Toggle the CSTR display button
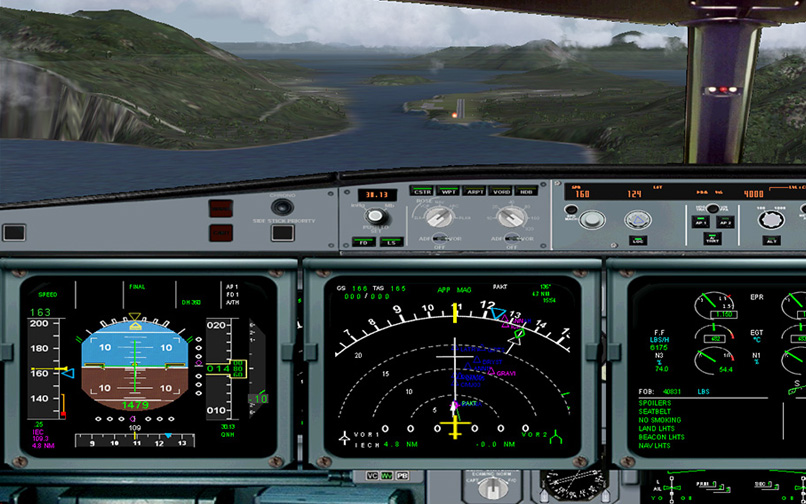Image resolution: width=806 pixels, height=504 pixels. pos(422,191)
